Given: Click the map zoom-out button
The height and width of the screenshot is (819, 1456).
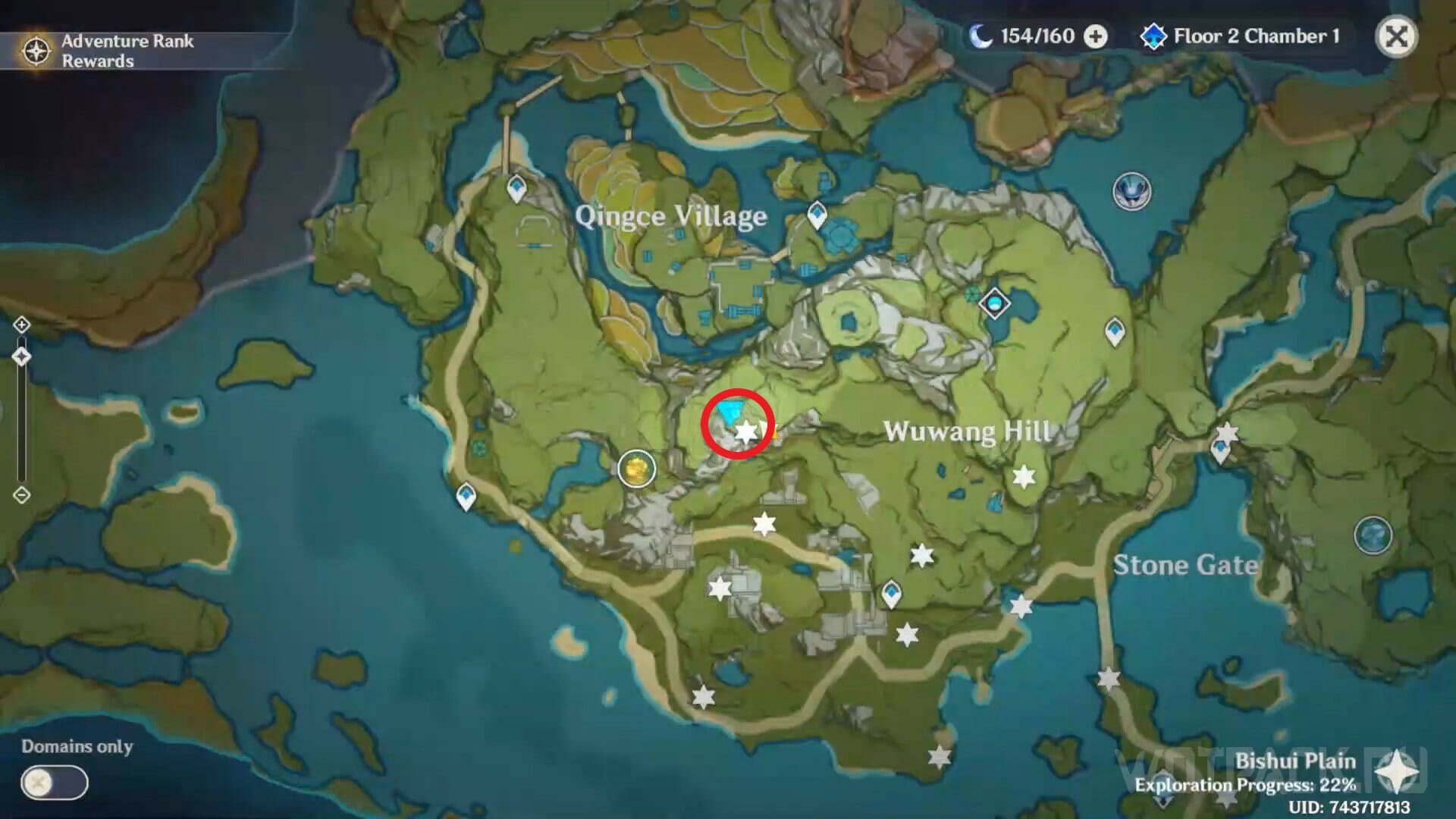Looking at the screenshot, I should point(21,496).
